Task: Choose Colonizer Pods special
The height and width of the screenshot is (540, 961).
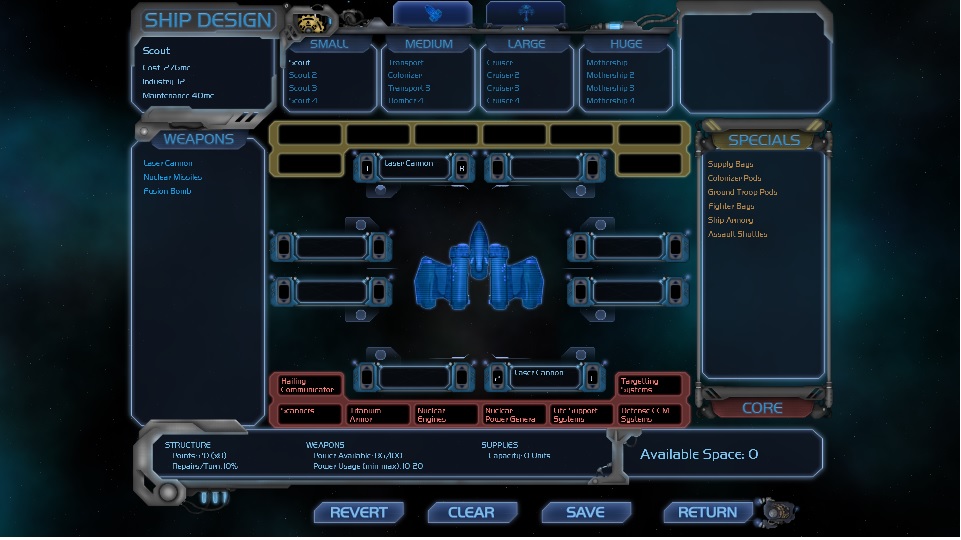Action: point(734,178)
